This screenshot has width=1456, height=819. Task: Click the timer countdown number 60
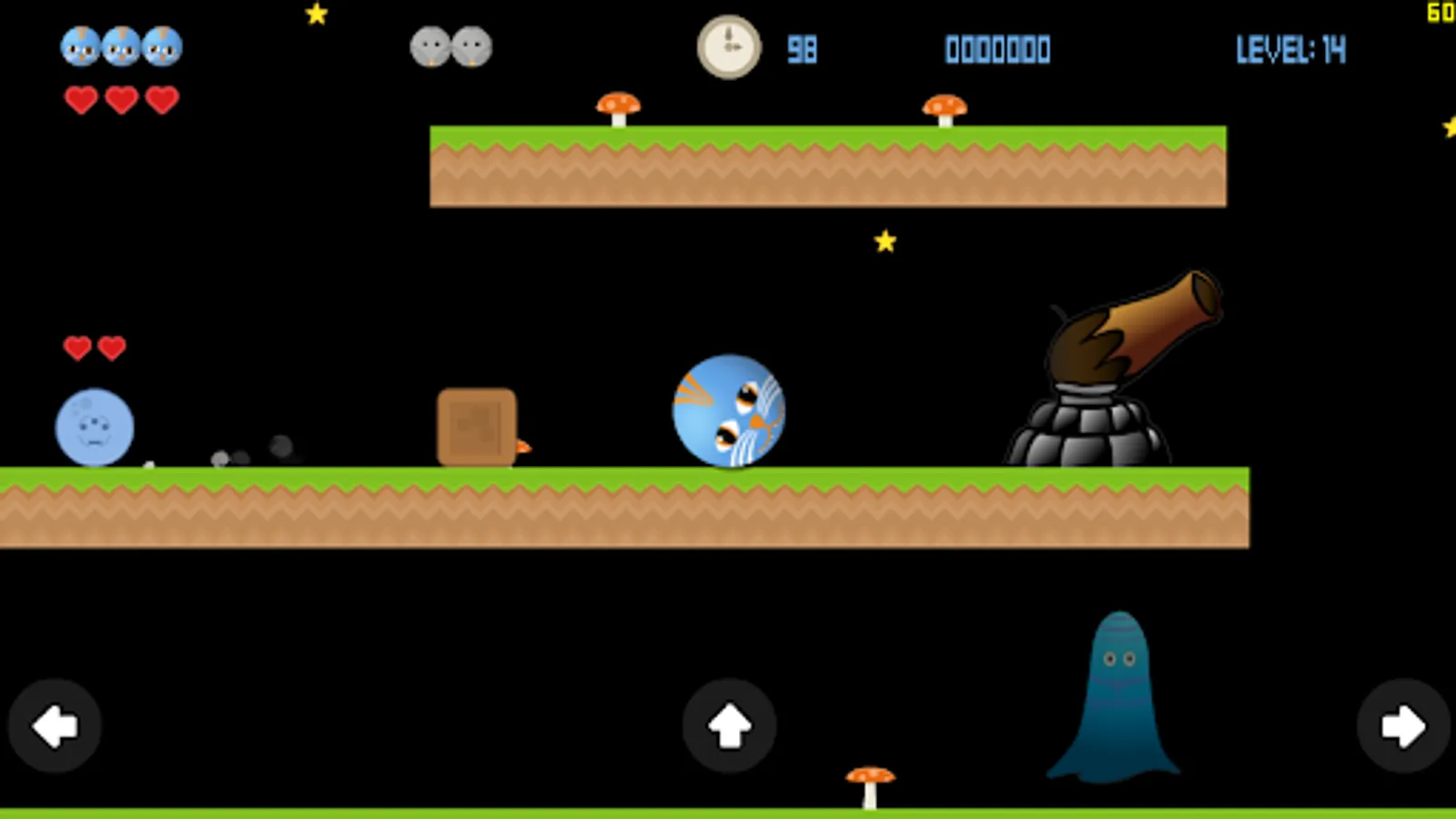point(1441,11)
